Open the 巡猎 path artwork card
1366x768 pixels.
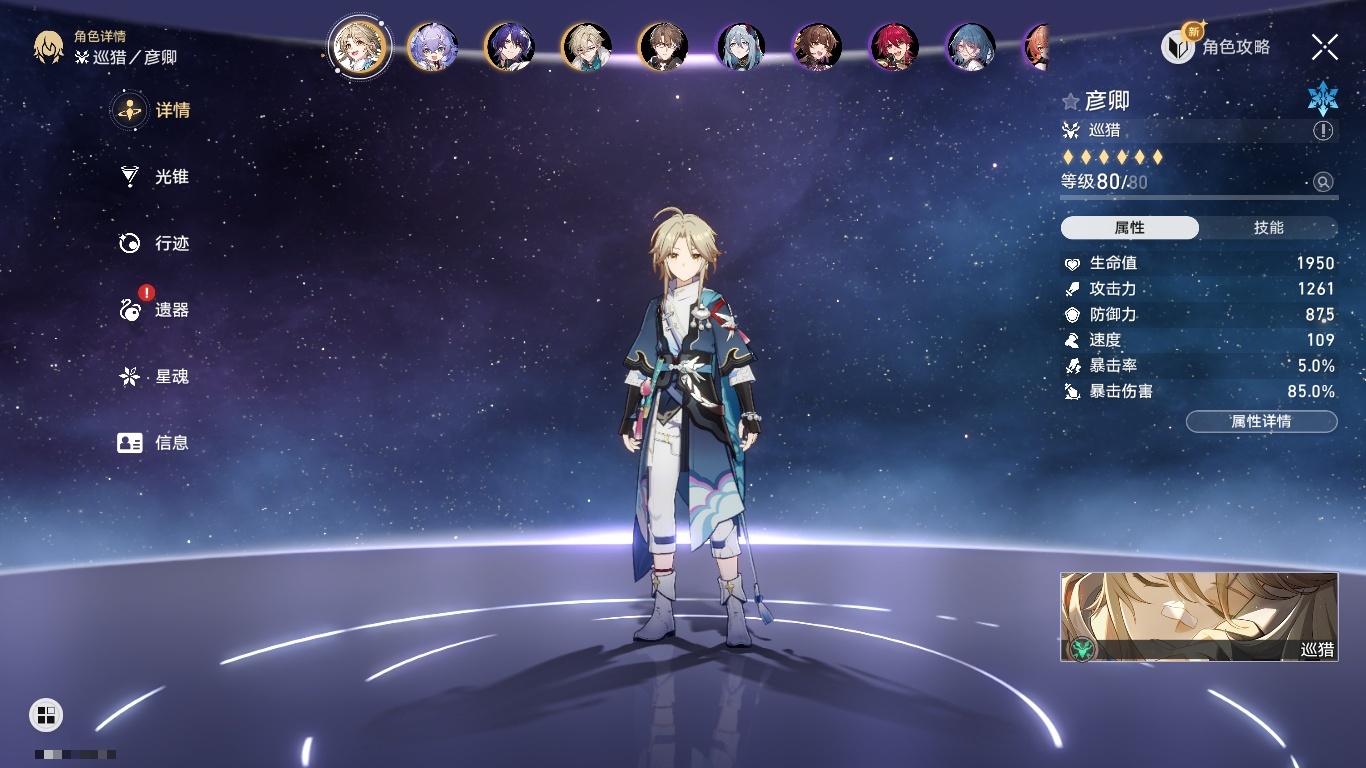point(1199,616)
